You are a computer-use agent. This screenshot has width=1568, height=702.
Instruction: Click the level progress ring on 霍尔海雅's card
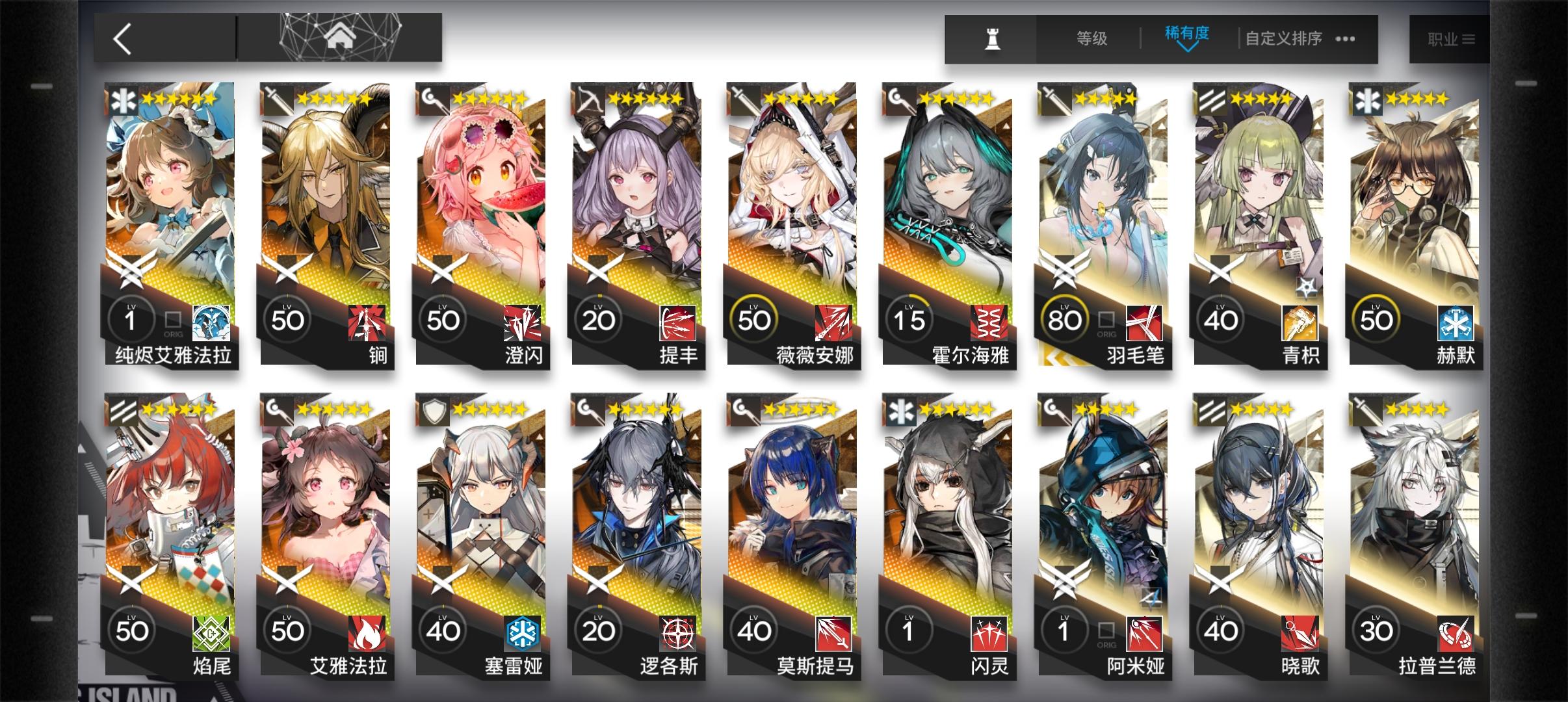[910, 318]
